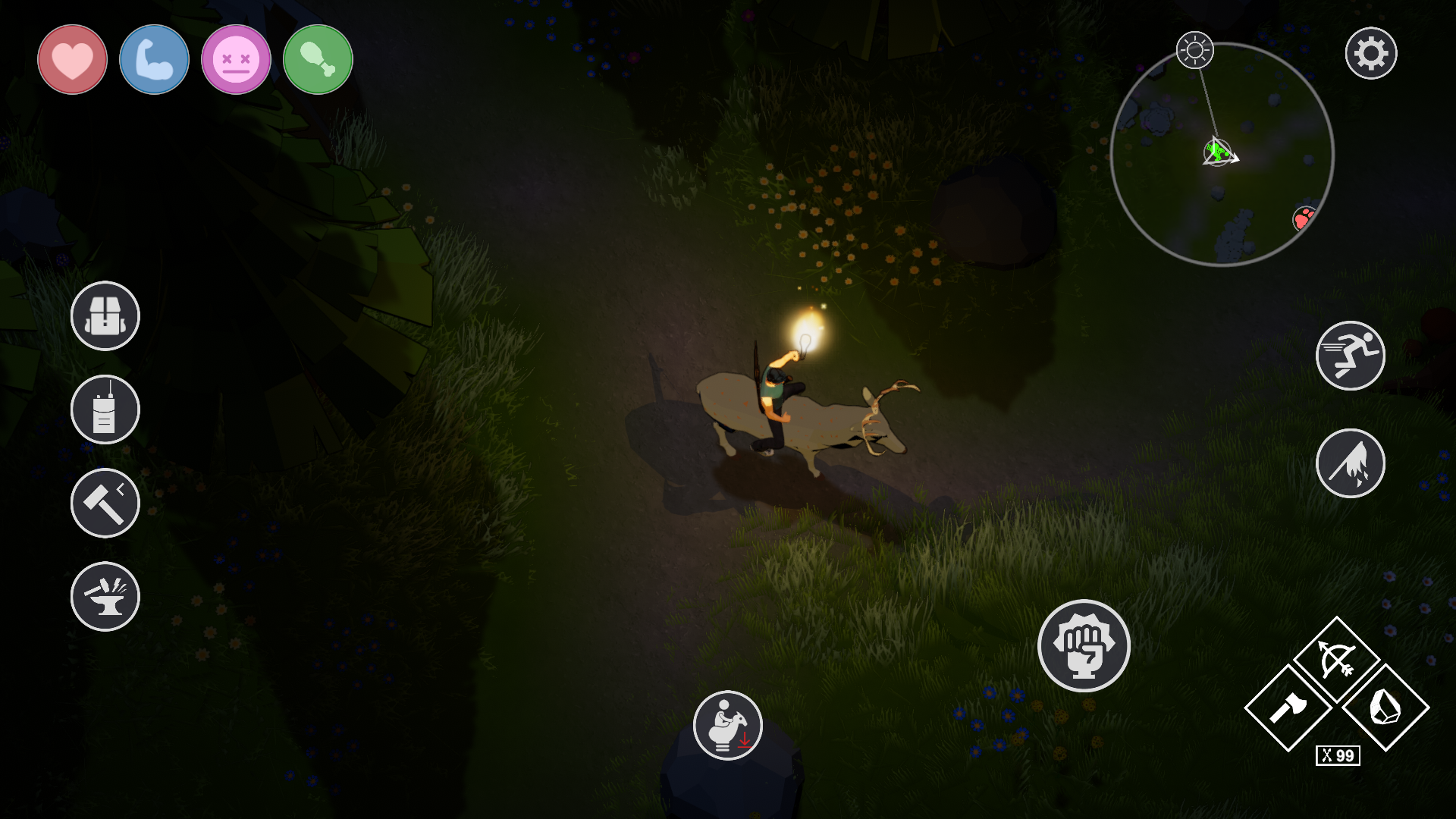The width and height of the screenshot is (1456, 819).
Task: Tap the green player arrow on minimap
Action: coord(1219,152)
